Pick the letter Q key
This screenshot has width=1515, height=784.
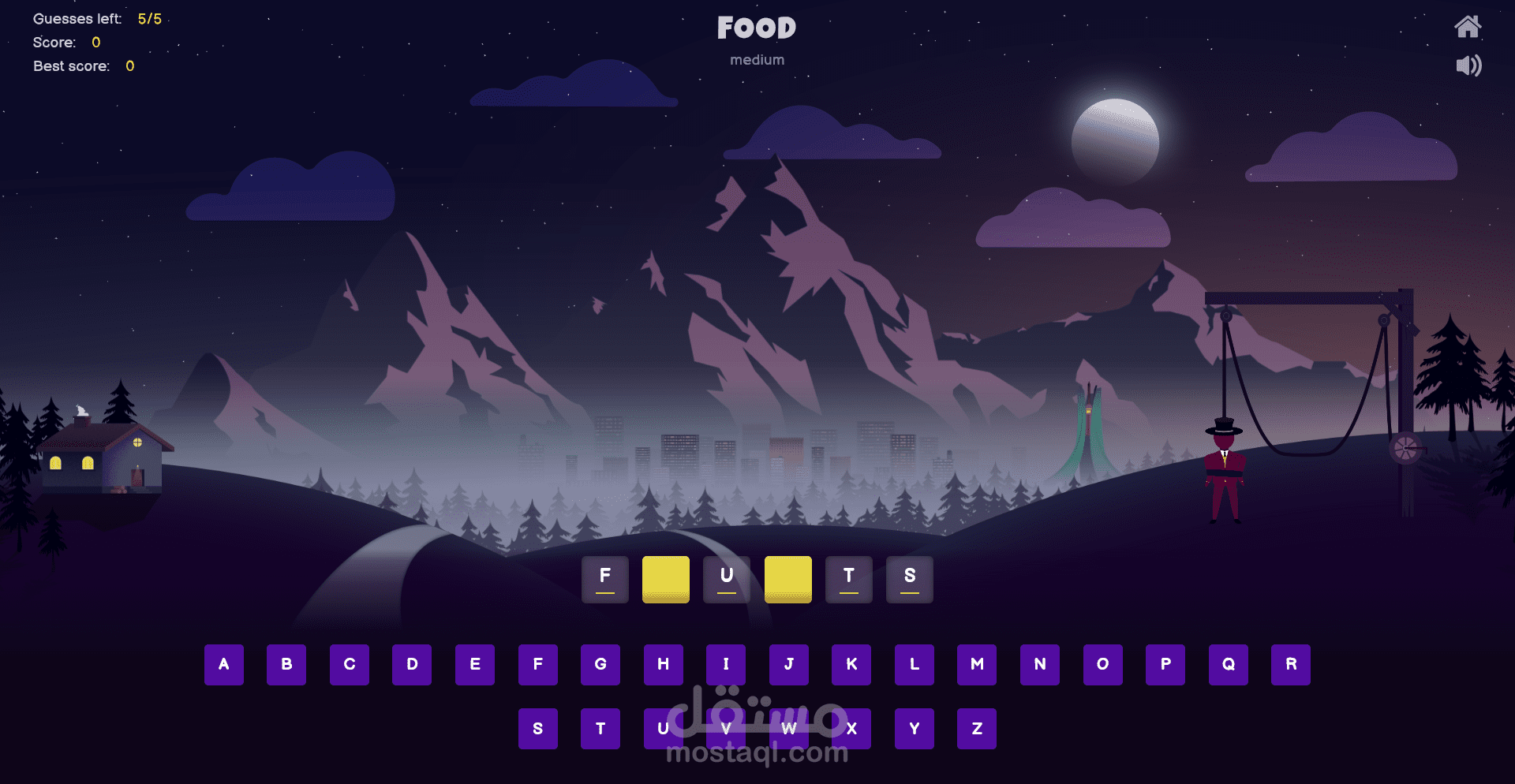[x=1229, y=664]
